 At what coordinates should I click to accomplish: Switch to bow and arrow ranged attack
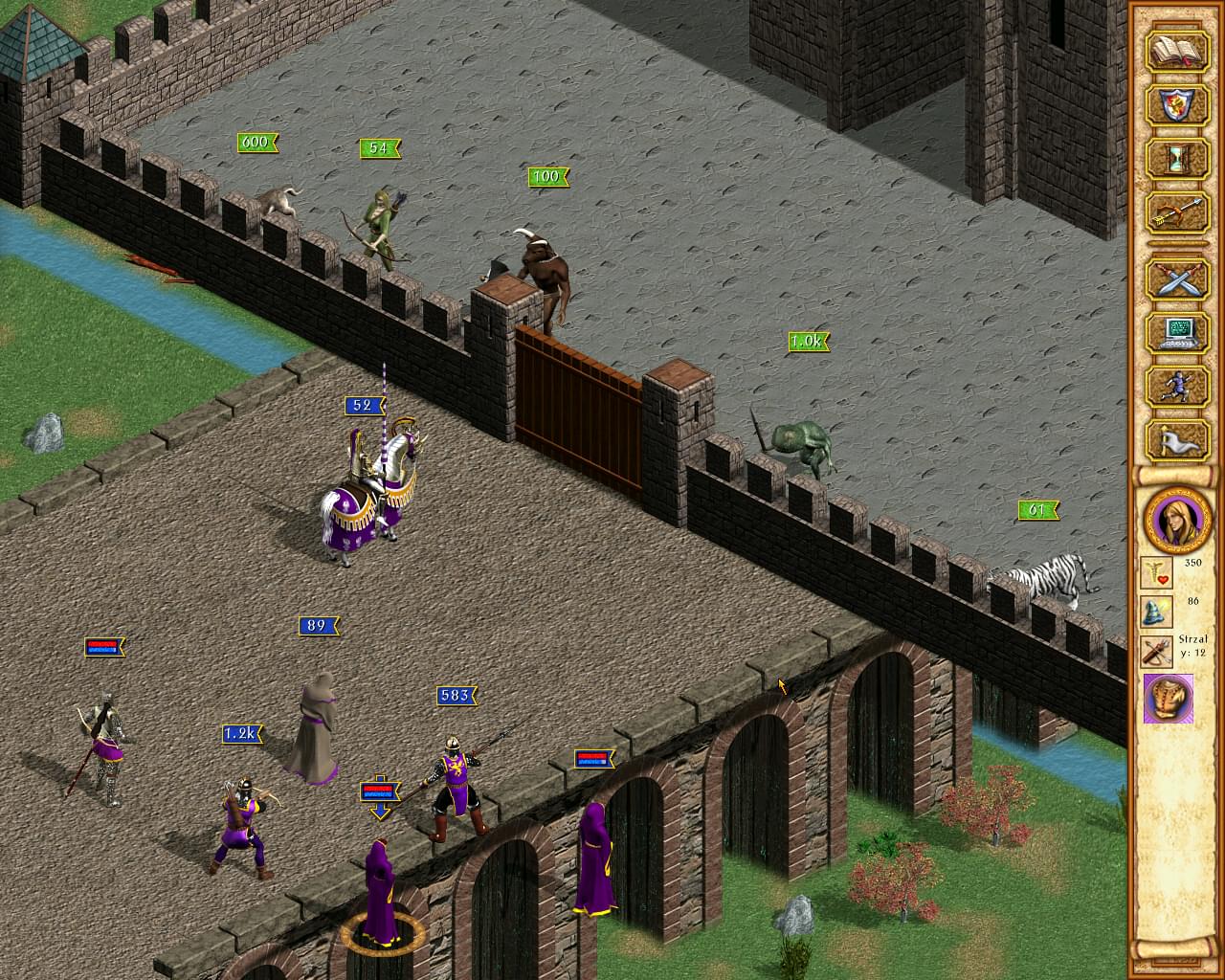pyautogui.click(x=1175, y=211)
